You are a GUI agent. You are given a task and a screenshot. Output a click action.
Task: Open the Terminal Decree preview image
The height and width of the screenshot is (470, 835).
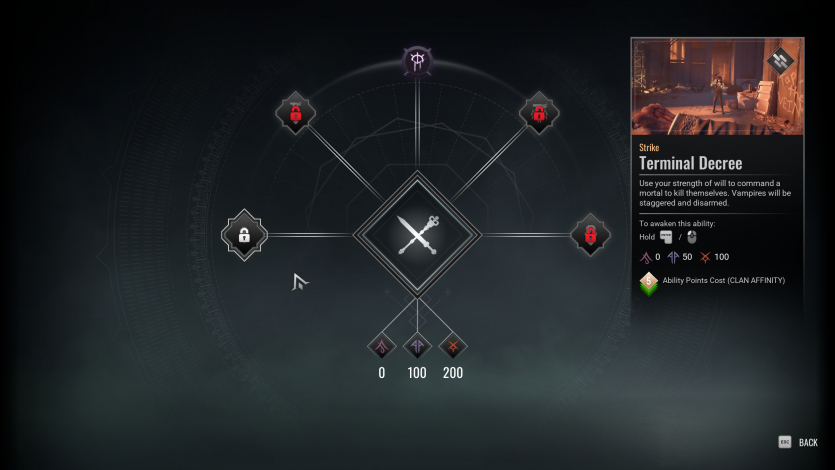[x=717, y=87]
